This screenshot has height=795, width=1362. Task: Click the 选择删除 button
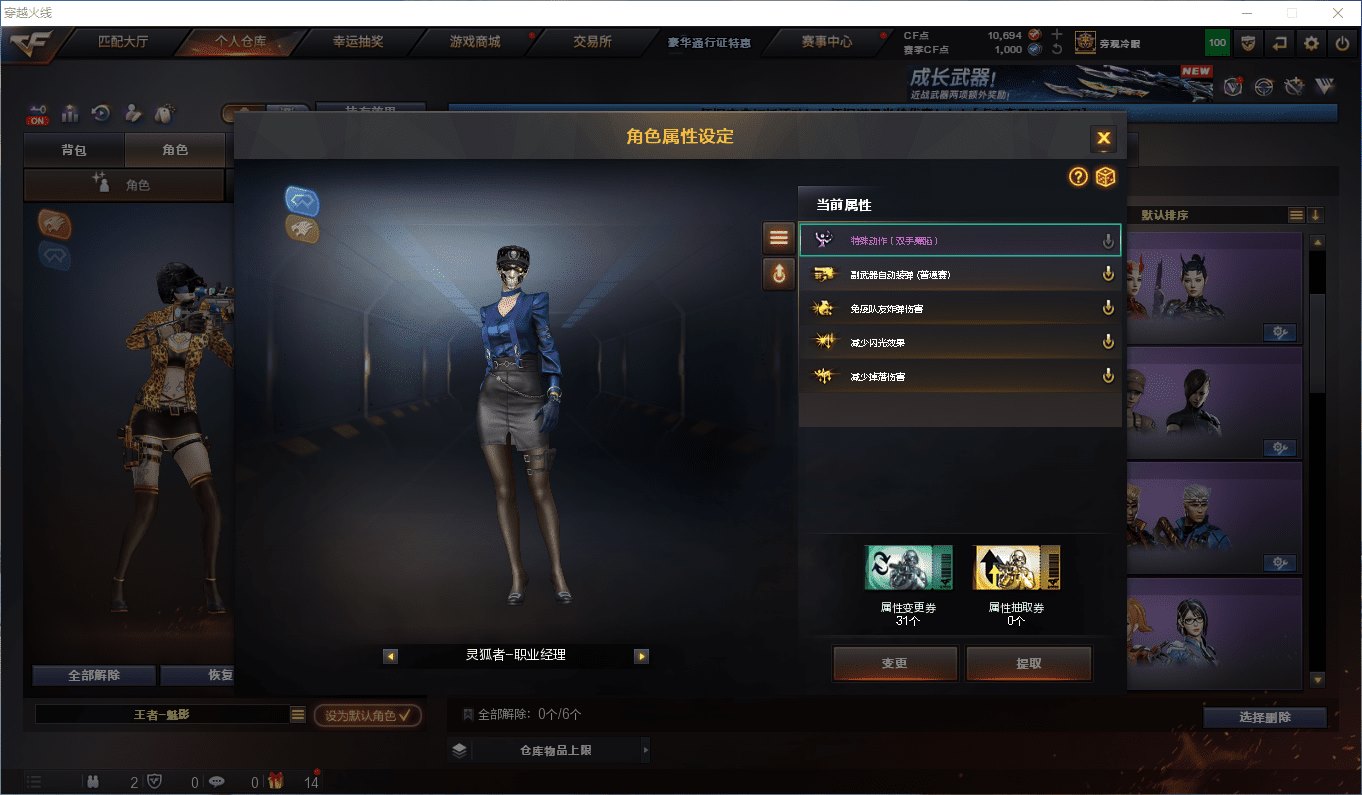point(1264,717)
